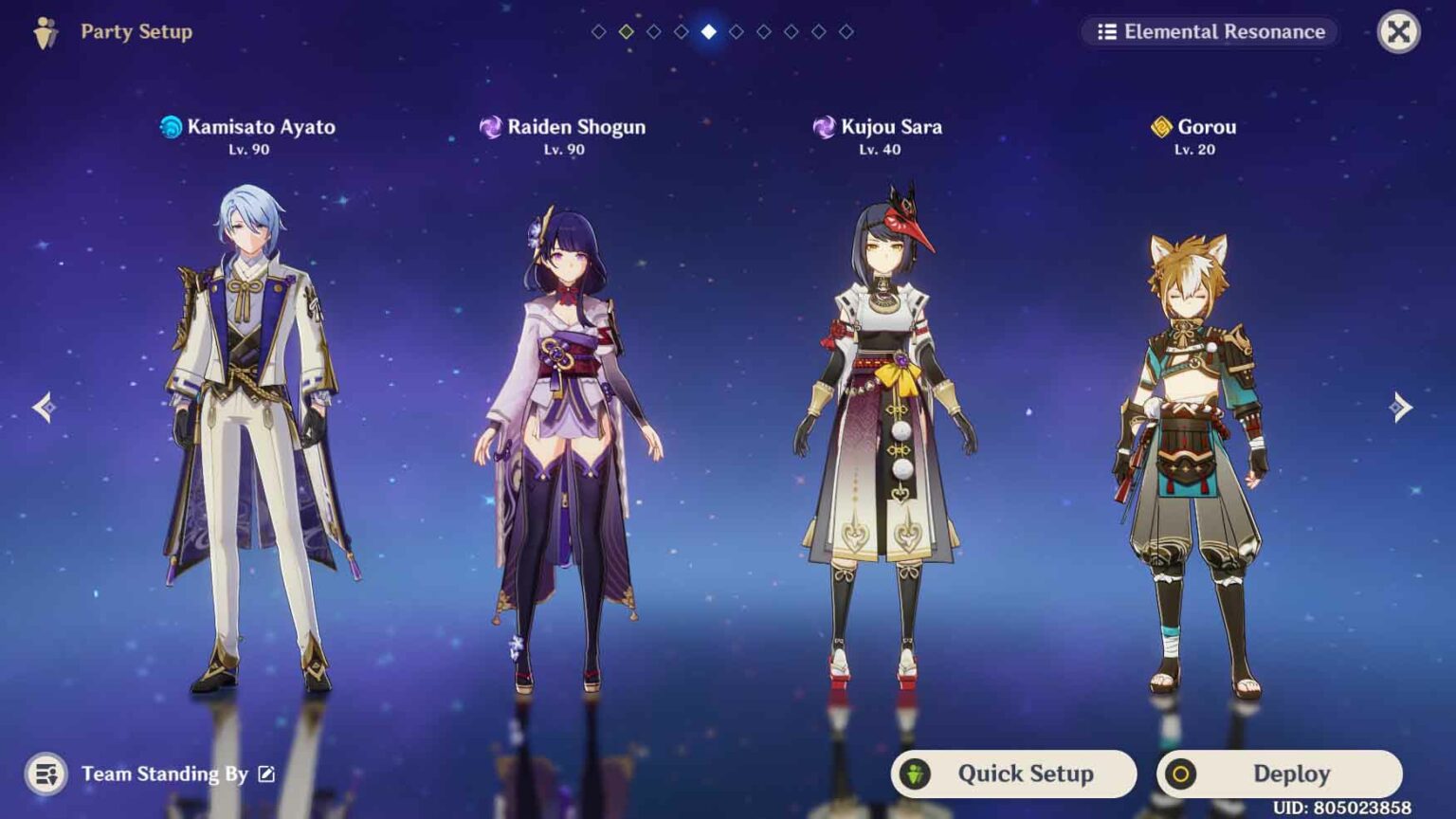Viewport: 1456px width, 819px height.
Task: Select Raiden Shogun's character slot
Action: tap(566, 446)
